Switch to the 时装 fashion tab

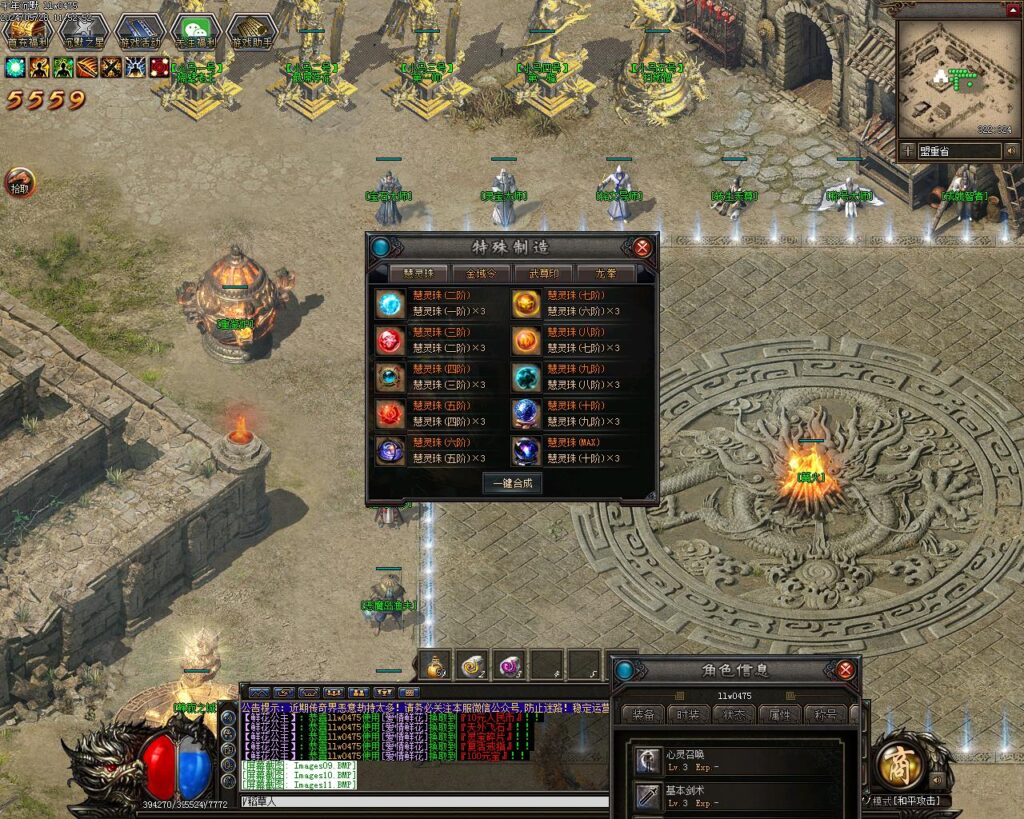point(688,714)
